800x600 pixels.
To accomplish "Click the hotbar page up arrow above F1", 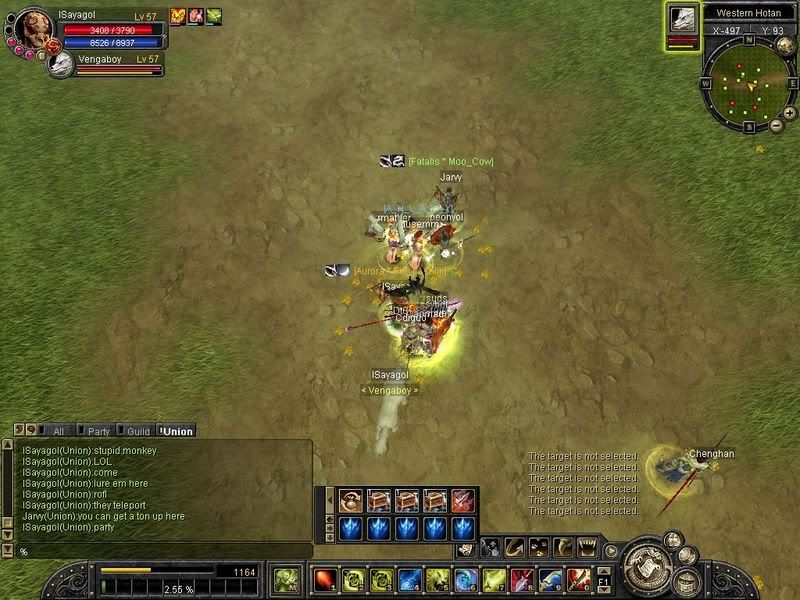I will [x=603, y=570].
